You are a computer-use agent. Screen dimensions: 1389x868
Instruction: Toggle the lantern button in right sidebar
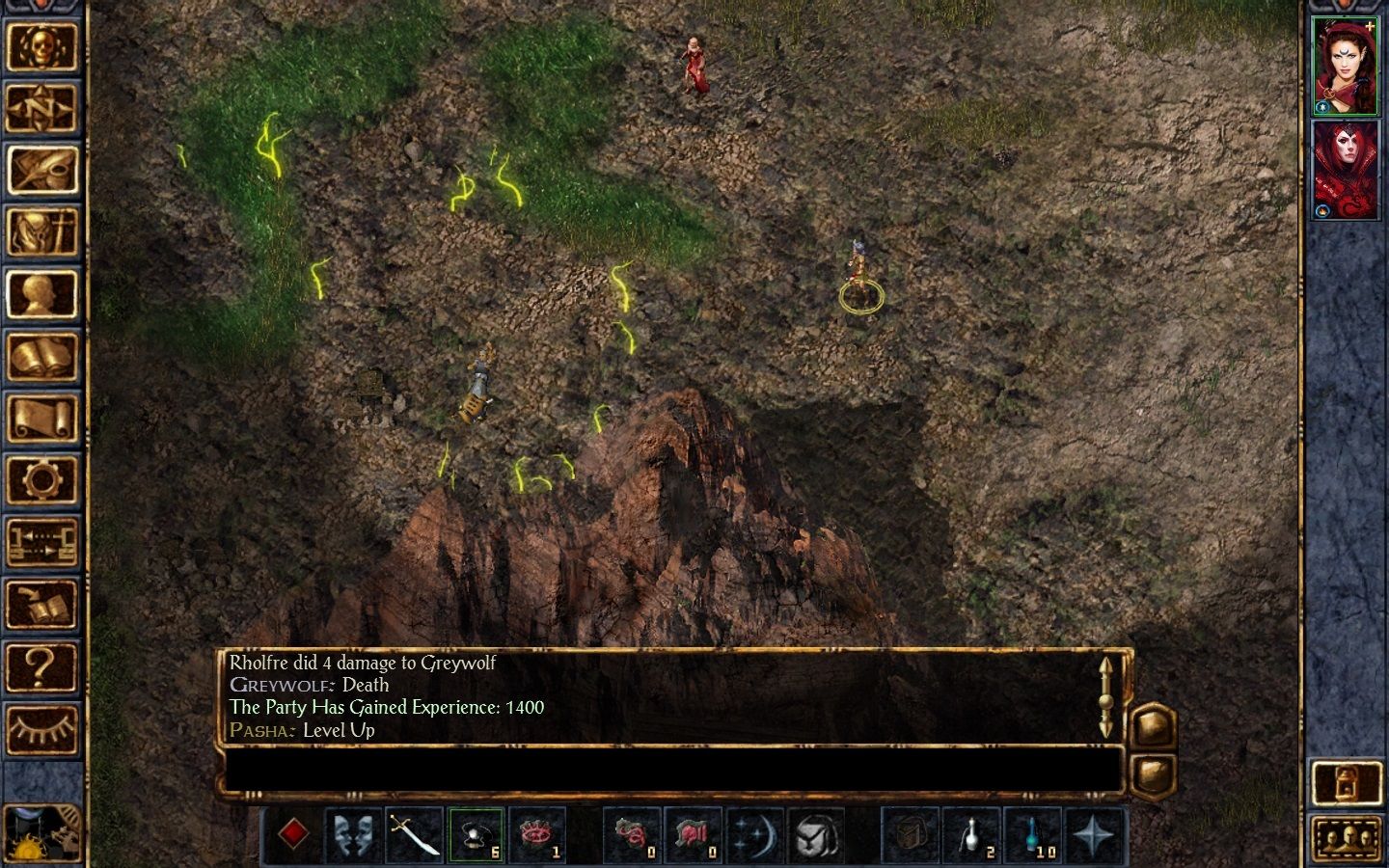(1347, 781)
